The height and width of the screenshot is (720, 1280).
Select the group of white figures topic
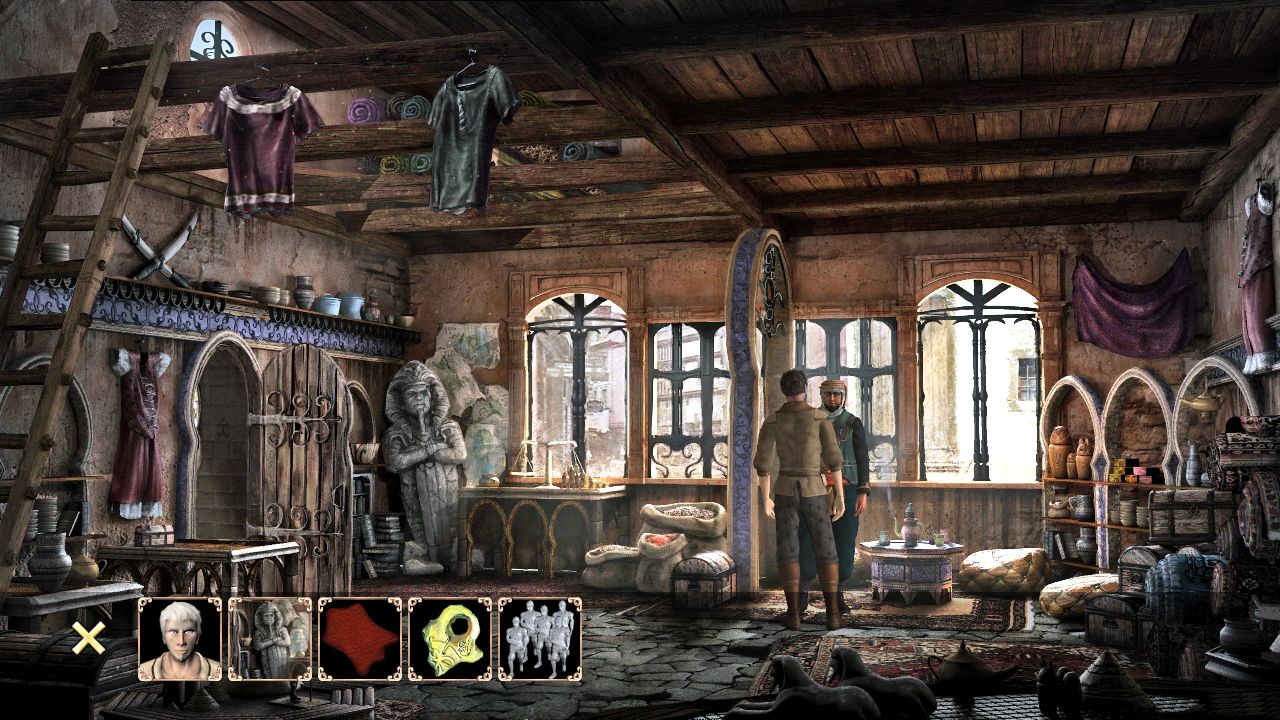(540, 640)
